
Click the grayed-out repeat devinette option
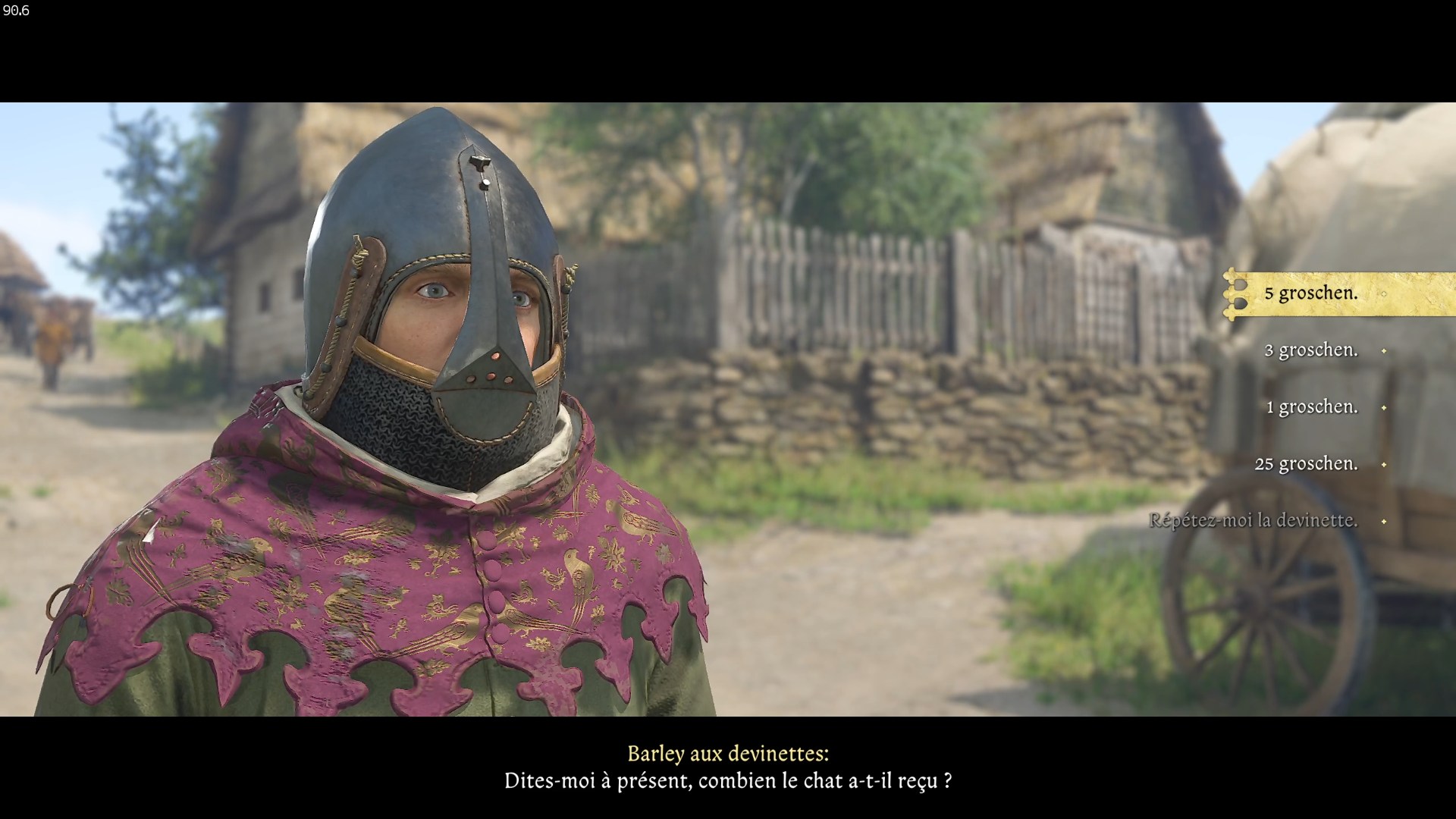[x=1256, y=521]
